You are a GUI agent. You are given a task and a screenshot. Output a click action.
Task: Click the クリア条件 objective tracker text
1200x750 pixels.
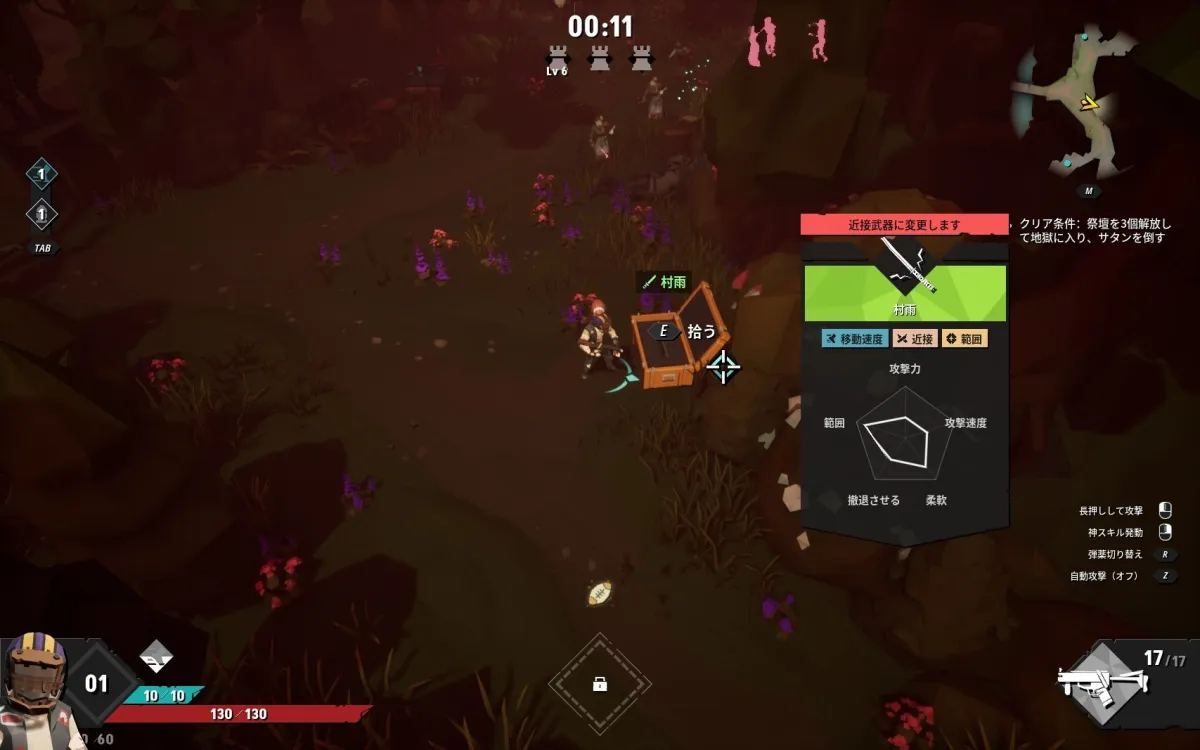[1094, 231]
